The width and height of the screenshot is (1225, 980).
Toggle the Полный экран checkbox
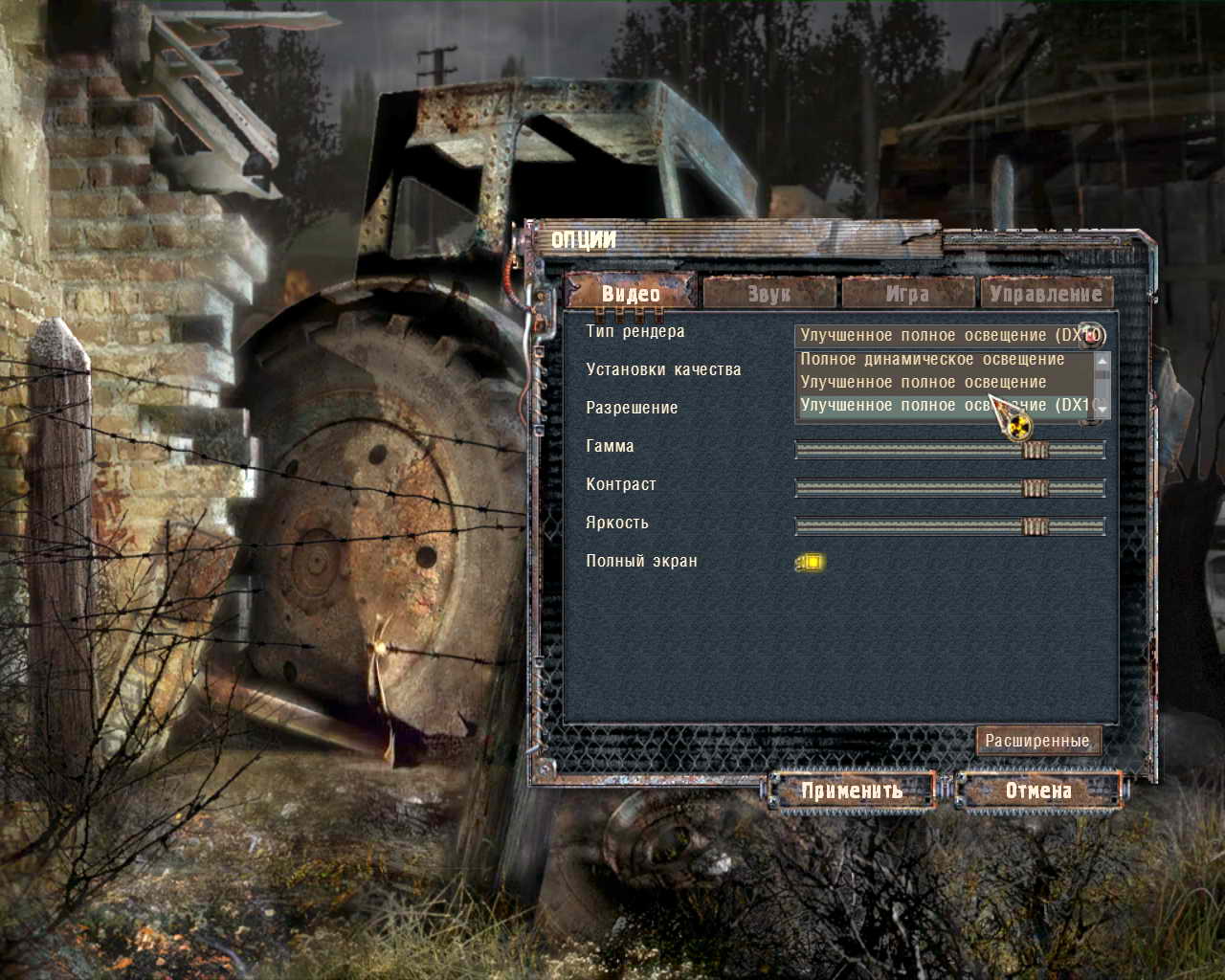coord(811,562)
